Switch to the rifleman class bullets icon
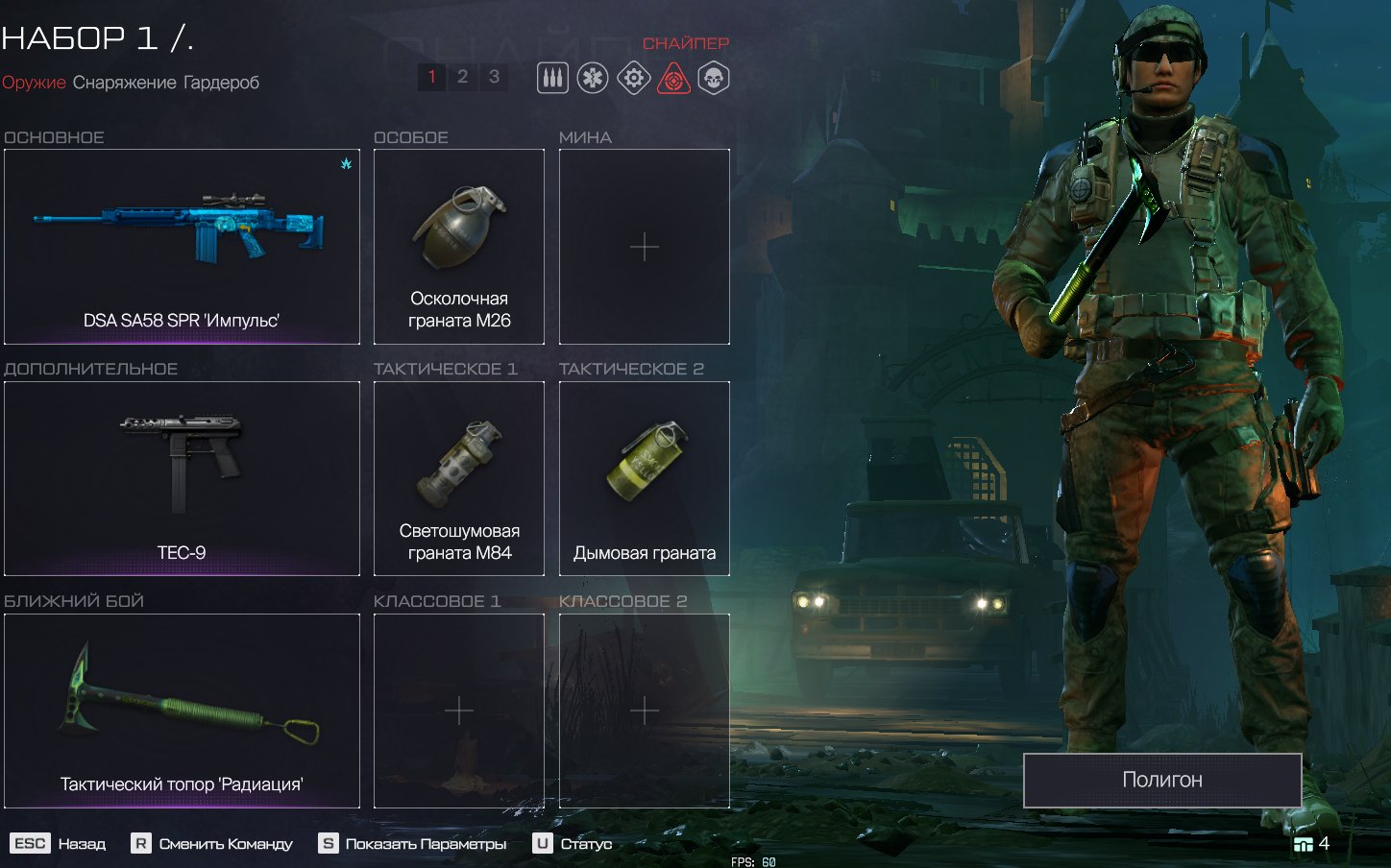Viewport: 1391px width, 868px height. click(552, 79)
